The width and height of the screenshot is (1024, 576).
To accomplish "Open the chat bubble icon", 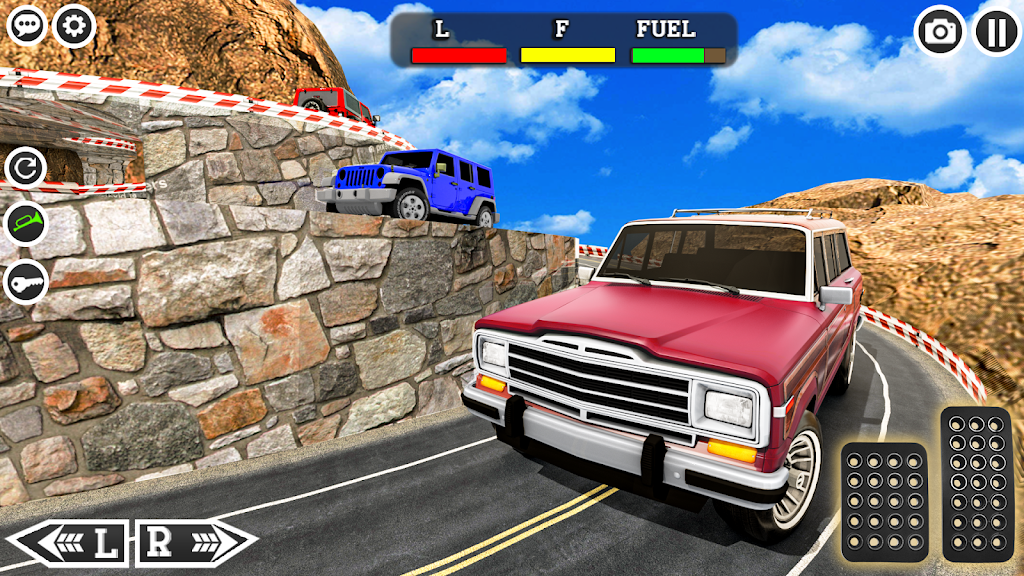I will pos(27,25).
